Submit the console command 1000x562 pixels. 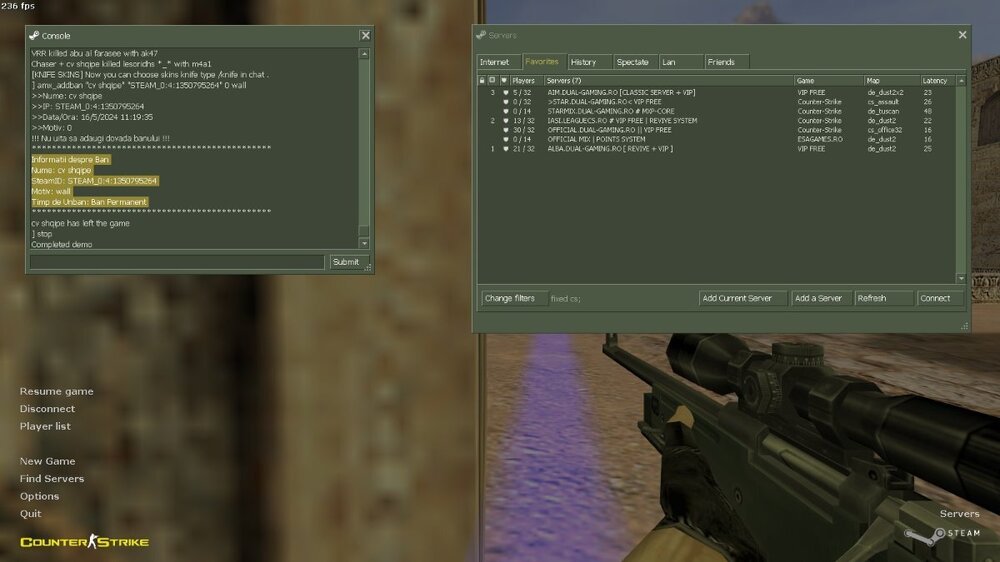click(x=346, y=262)
